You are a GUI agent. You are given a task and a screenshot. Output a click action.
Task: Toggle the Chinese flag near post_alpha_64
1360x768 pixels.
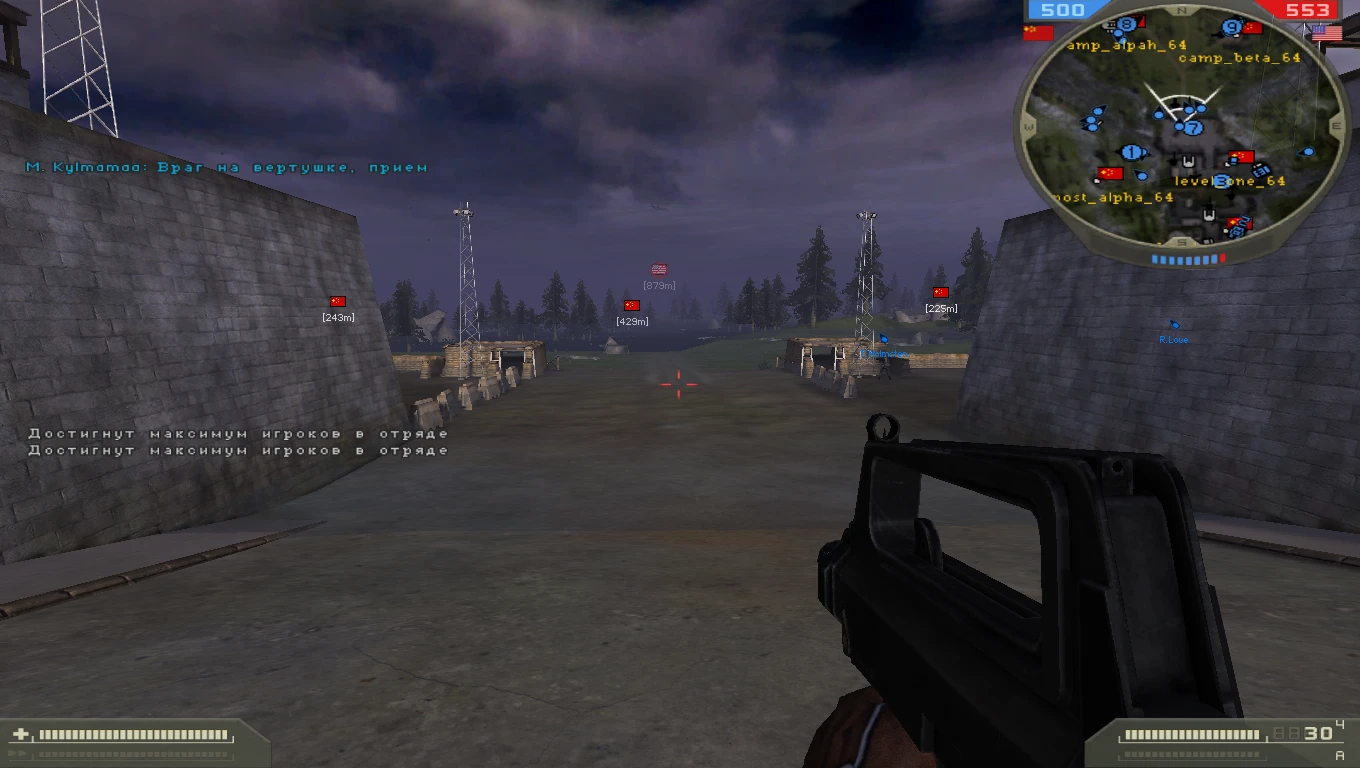[1111, 174]
